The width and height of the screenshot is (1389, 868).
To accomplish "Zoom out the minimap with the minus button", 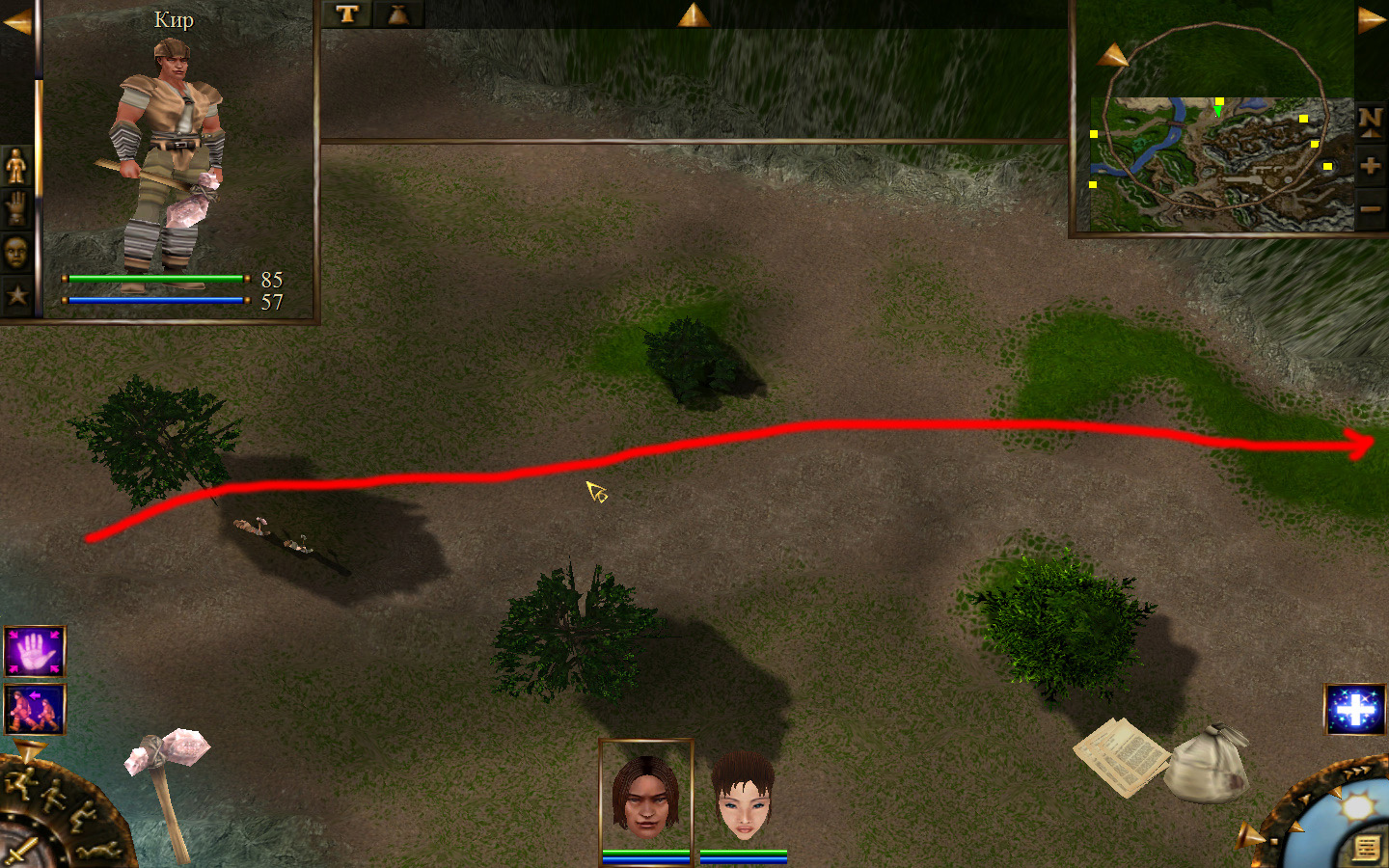I will click(1370, 208).
